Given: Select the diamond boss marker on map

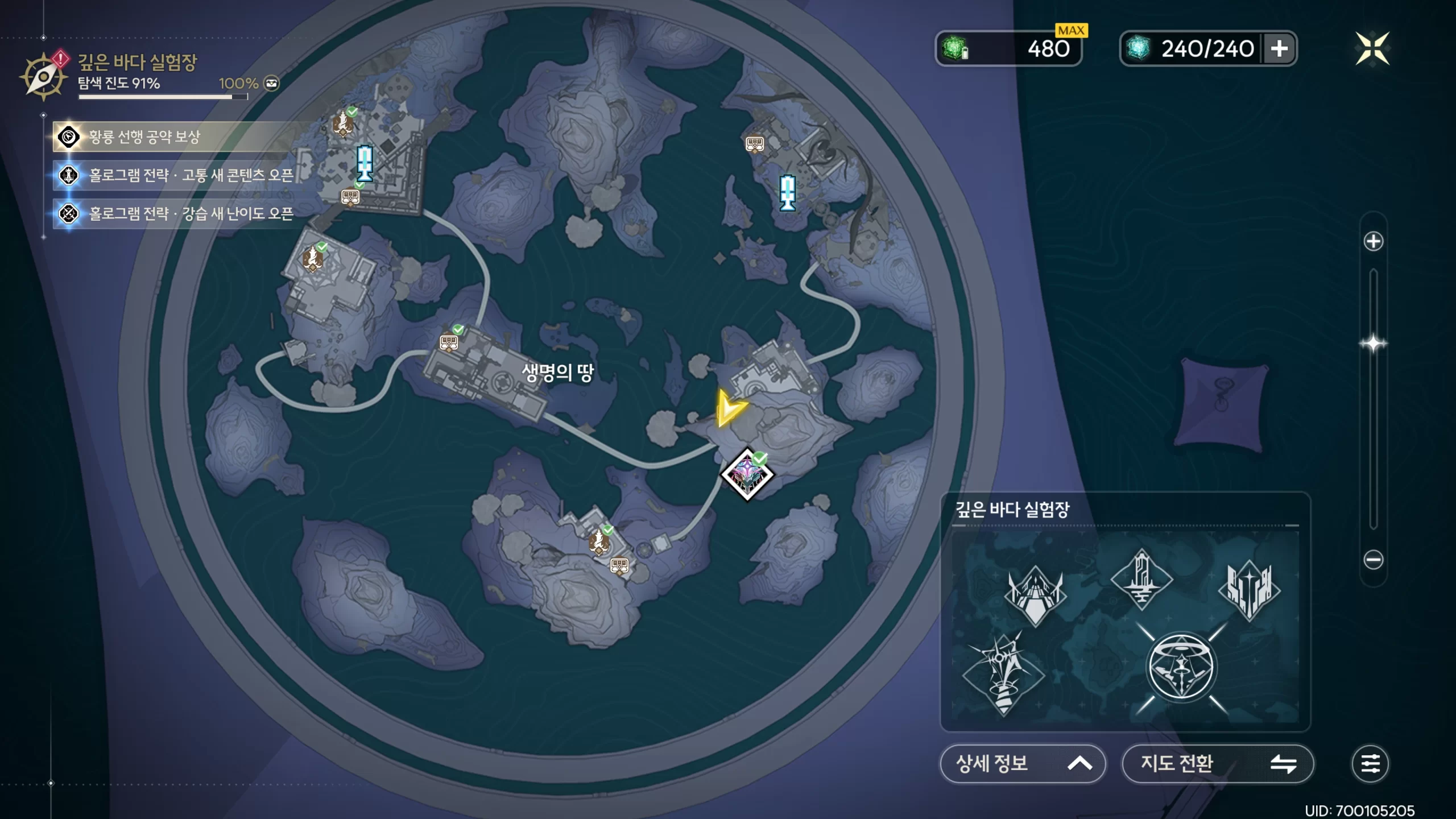Looking at the screenshot, I should 747,475.
